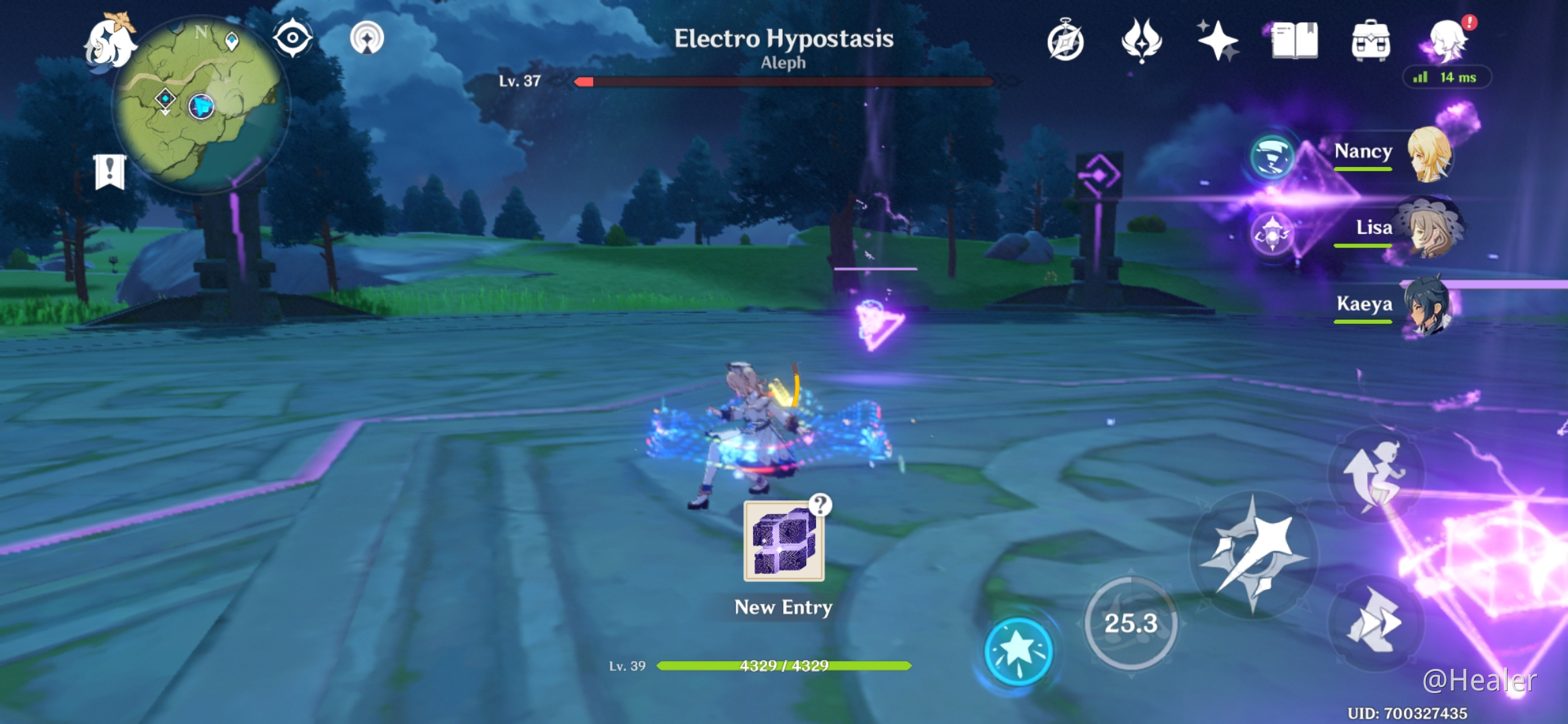Open the Battle Pass wings icon
This screenshot has height=724, width=1568.
tap(1142, 40)
